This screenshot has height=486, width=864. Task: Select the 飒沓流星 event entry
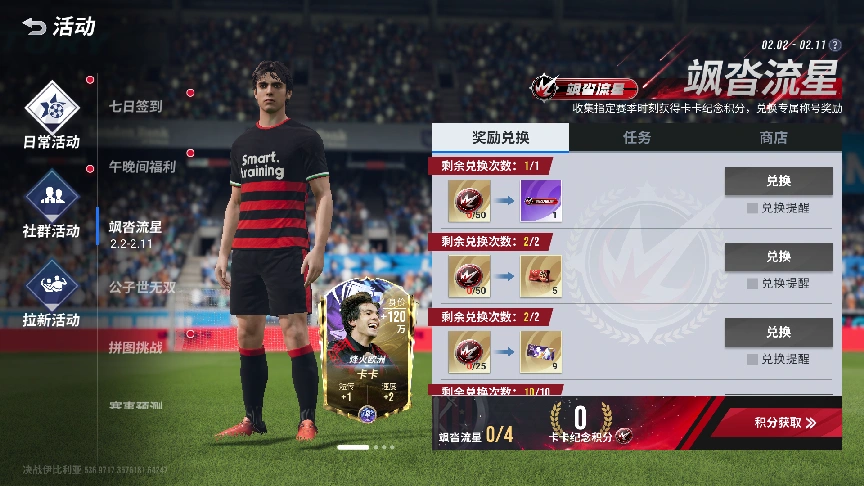tap(135, 232)
